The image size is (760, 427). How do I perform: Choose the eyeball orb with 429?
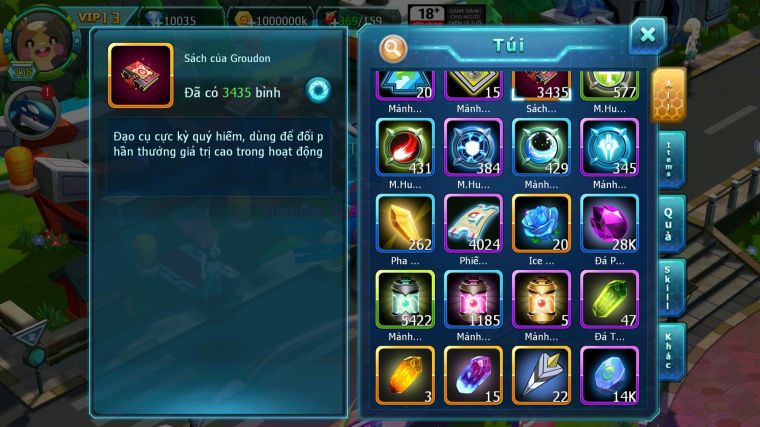click(541, 147)
